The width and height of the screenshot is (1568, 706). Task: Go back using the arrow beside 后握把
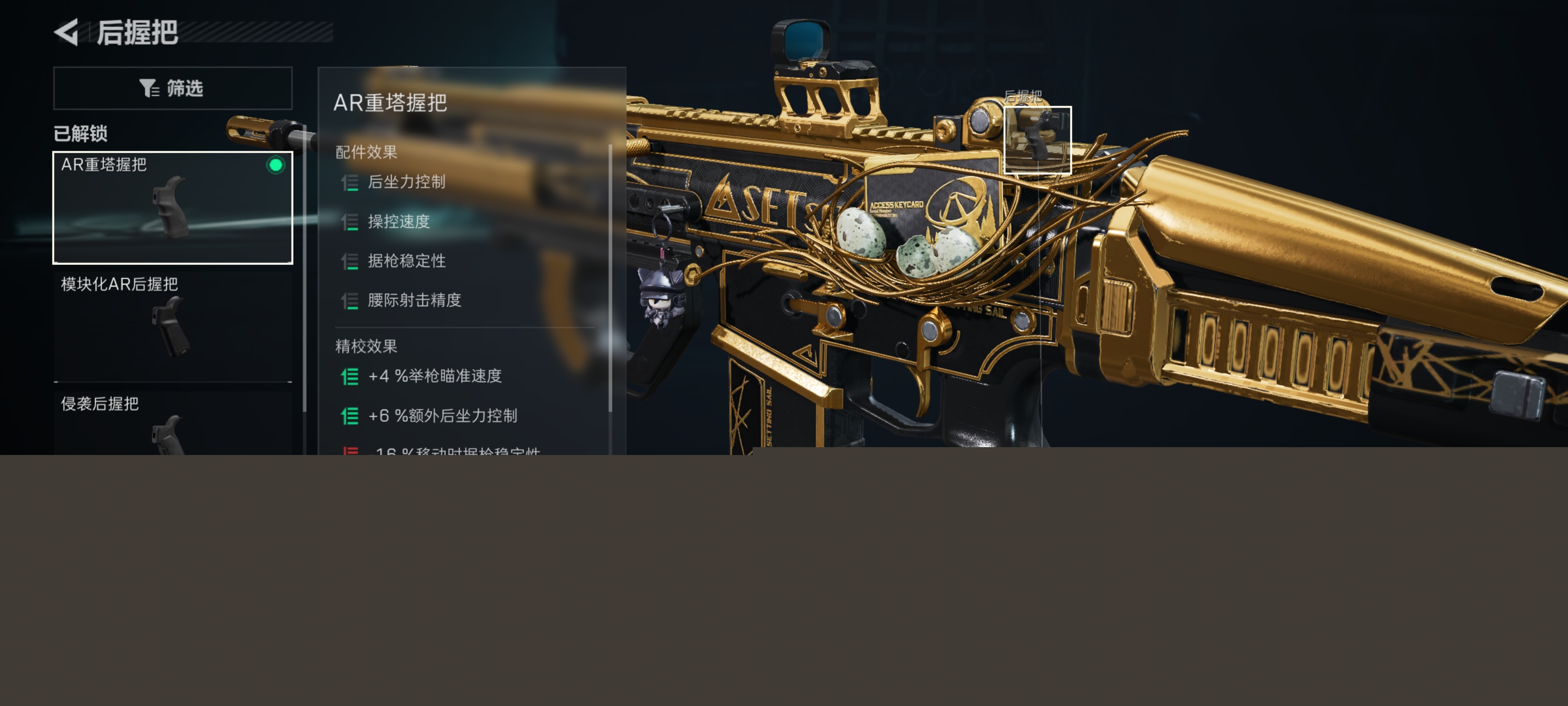pos(67,32)
